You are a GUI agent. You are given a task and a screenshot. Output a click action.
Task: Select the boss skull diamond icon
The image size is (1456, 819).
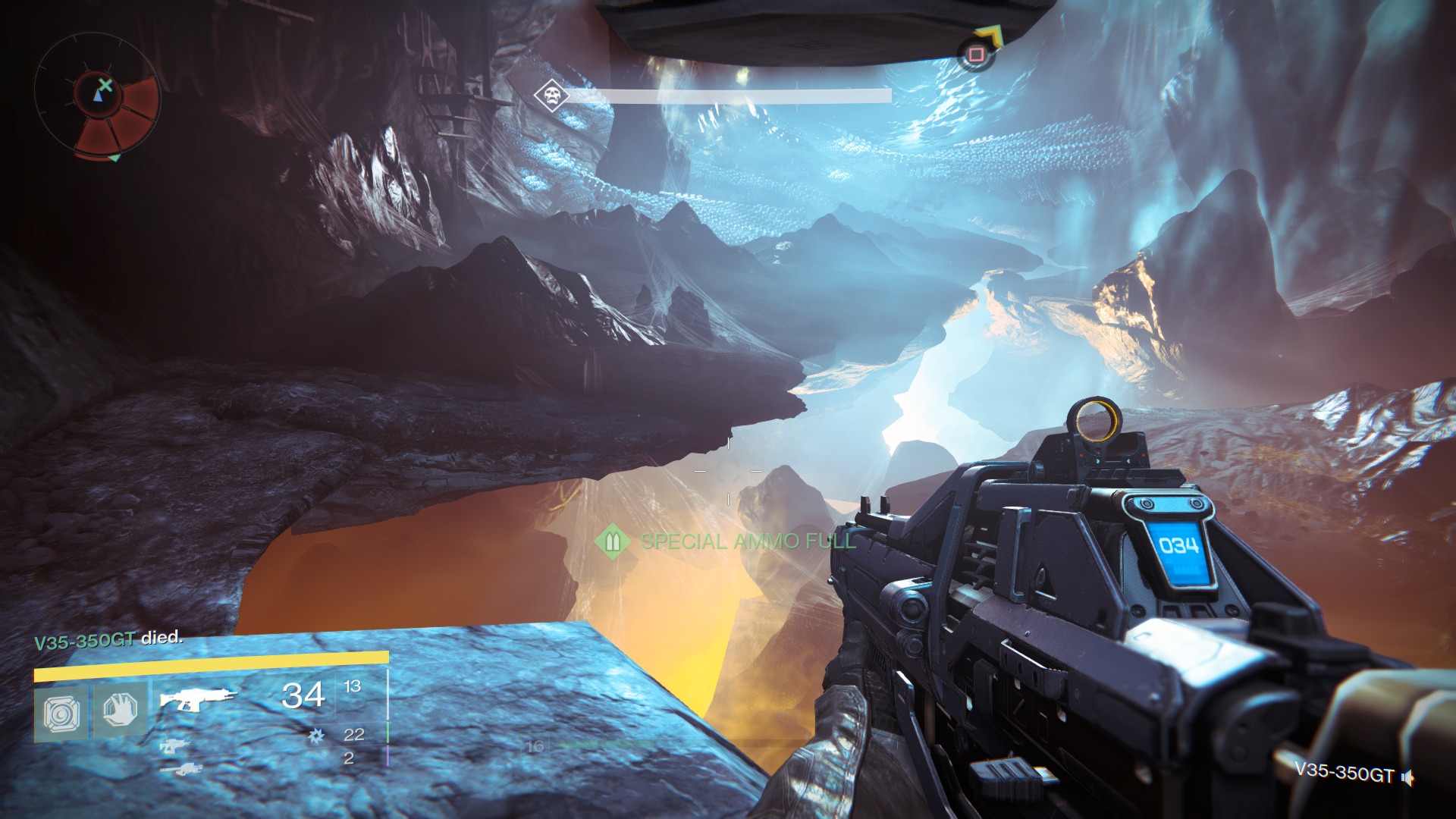[x=551, y=96]
